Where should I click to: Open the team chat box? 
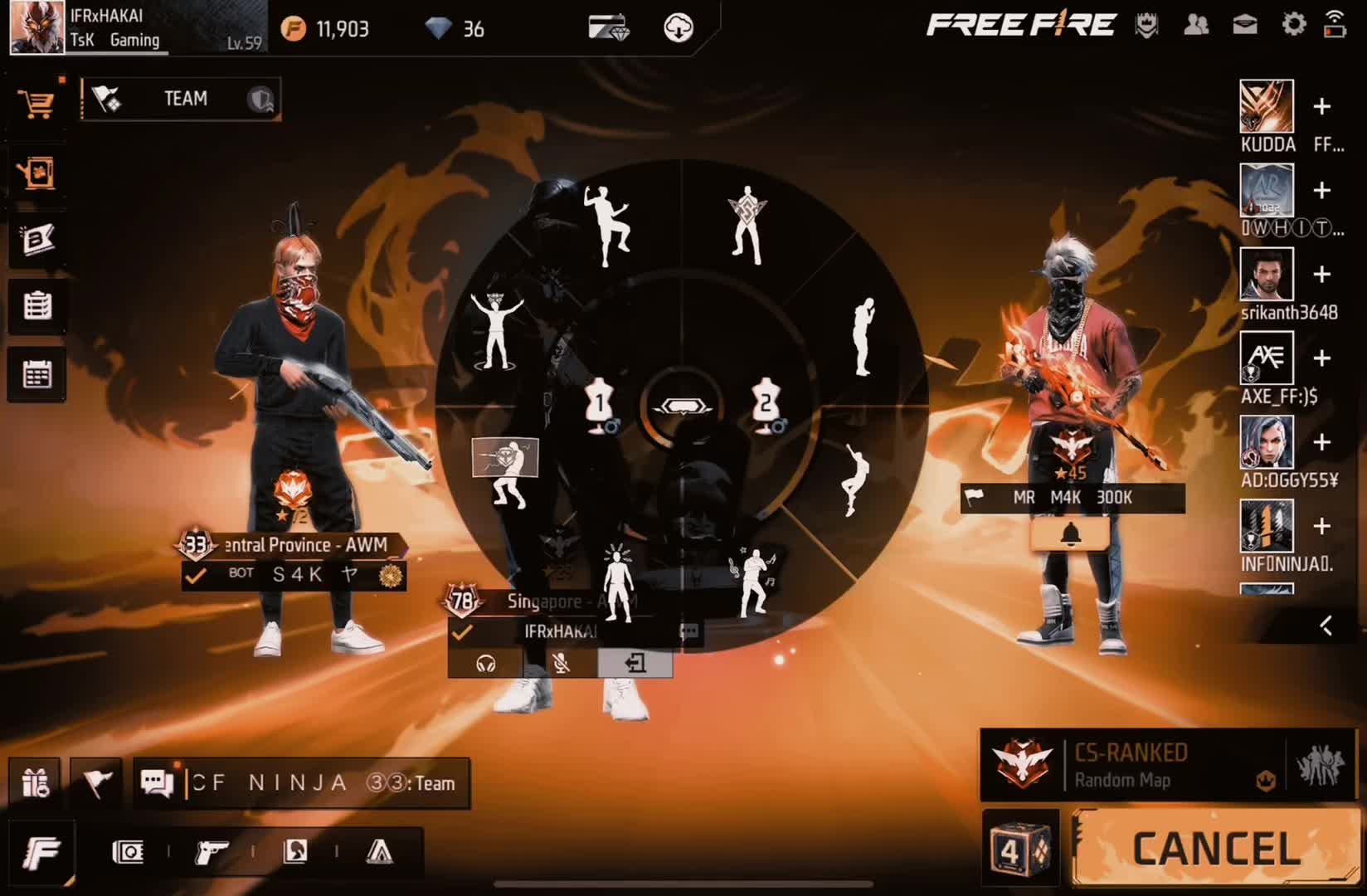[302, 783]
